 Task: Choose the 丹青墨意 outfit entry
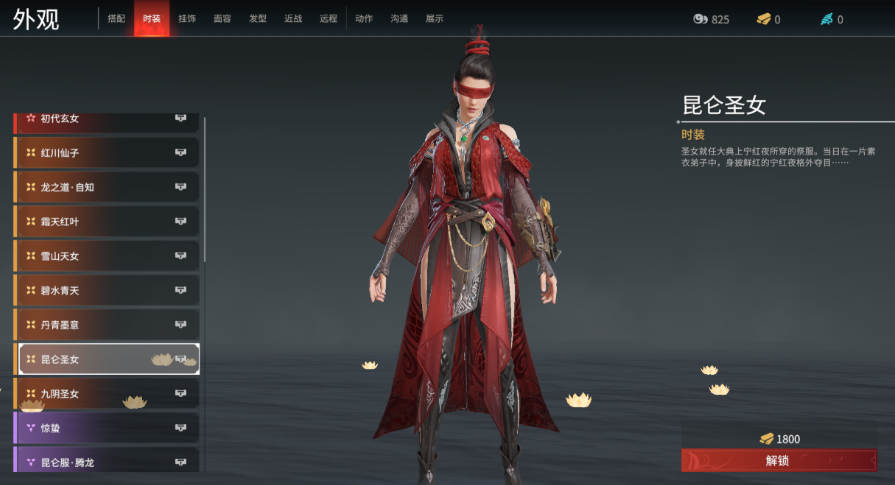(106, 325)
